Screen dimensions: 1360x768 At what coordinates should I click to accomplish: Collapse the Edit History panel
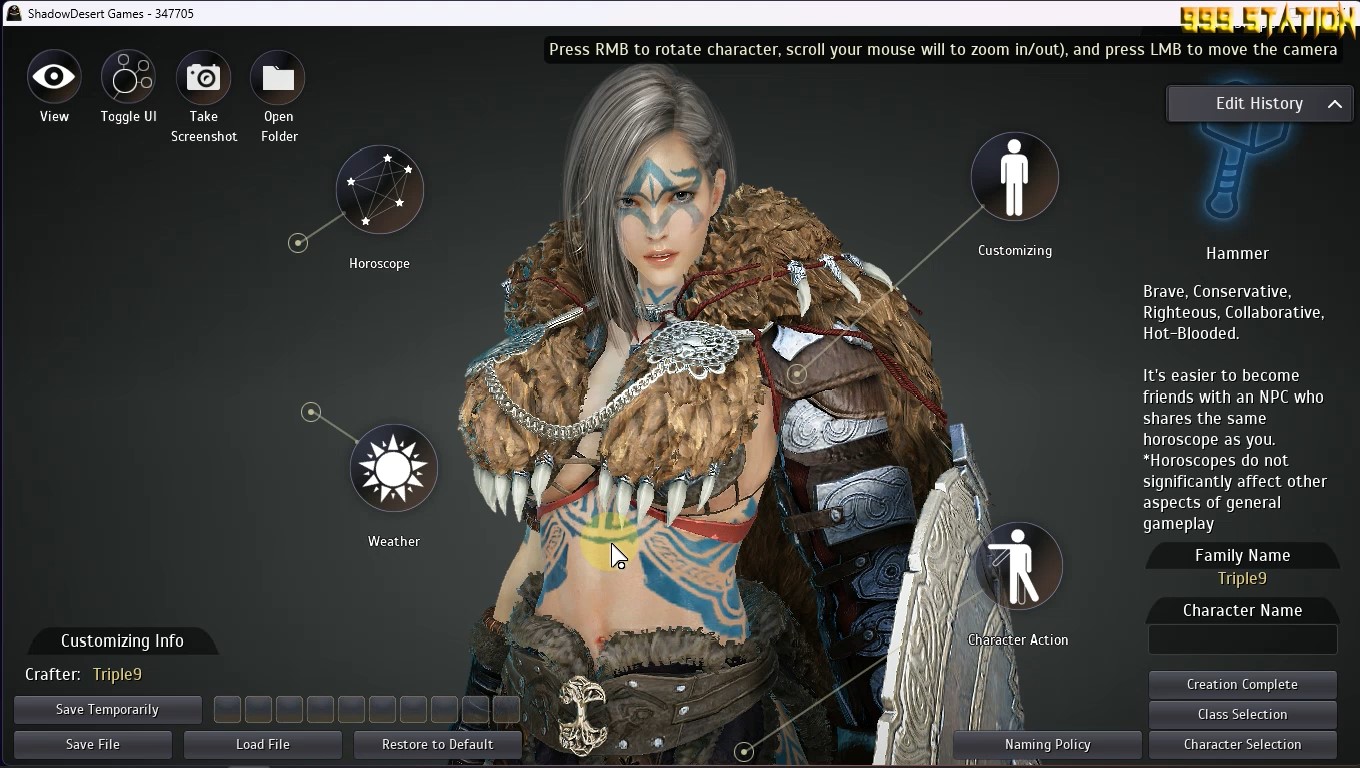(1334, 104)
